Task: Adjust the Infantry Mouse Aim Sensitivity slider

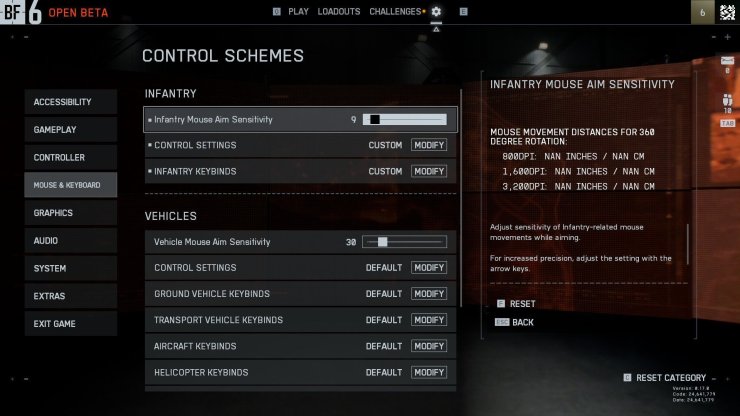Action: pos(404,120)
